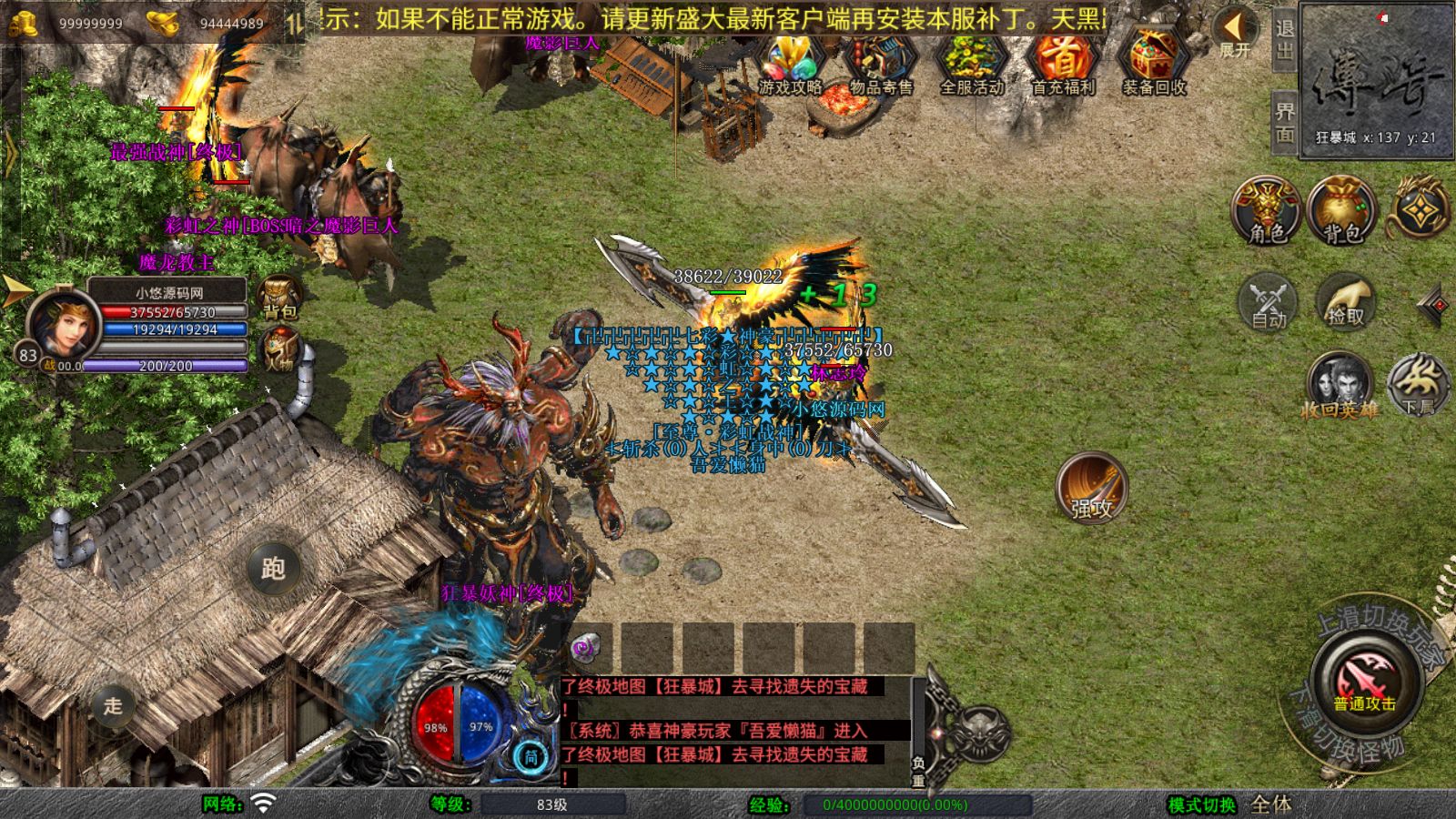The height and width of the screenshot is (819, 1456).
Task: Click the 人物 icon beside the player portrait
Action: (279, 349)
